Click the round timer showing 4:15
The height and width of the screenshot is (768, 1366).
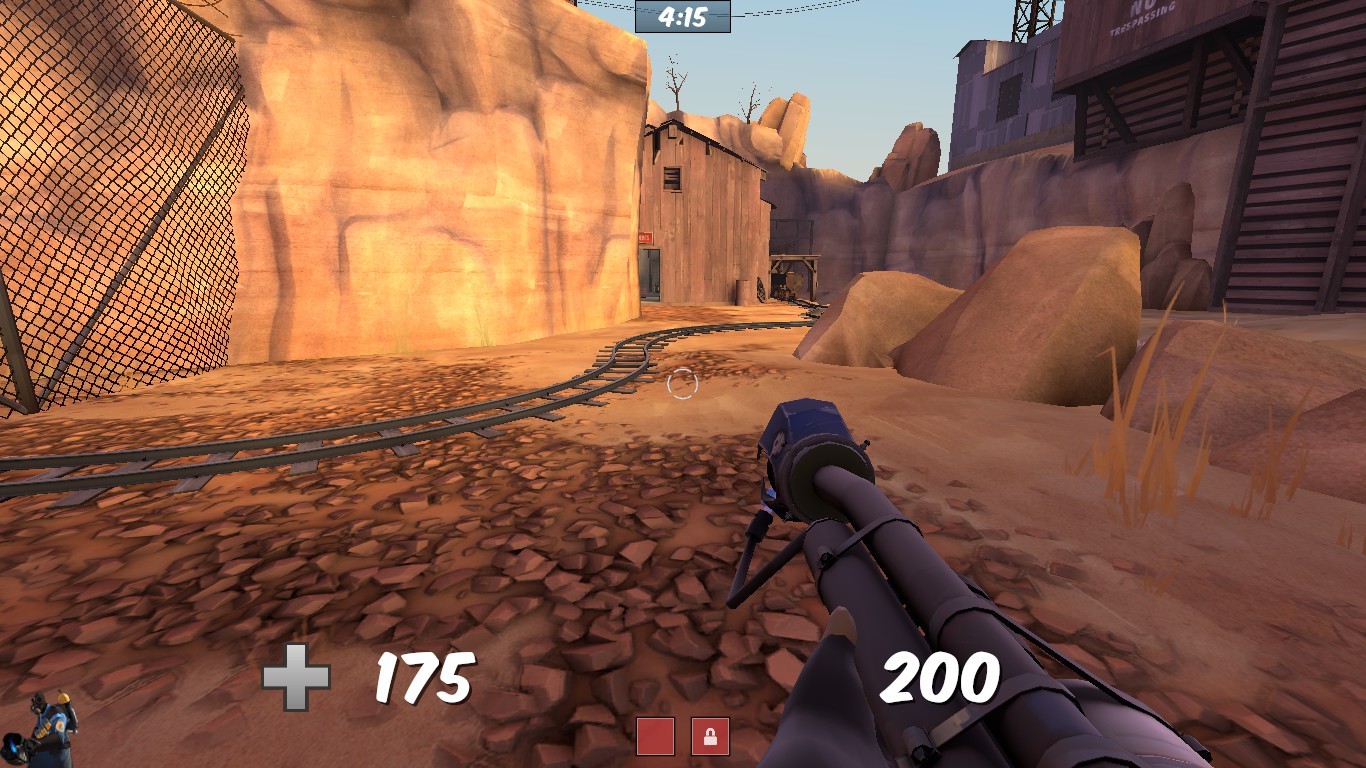tap(682, 16)
